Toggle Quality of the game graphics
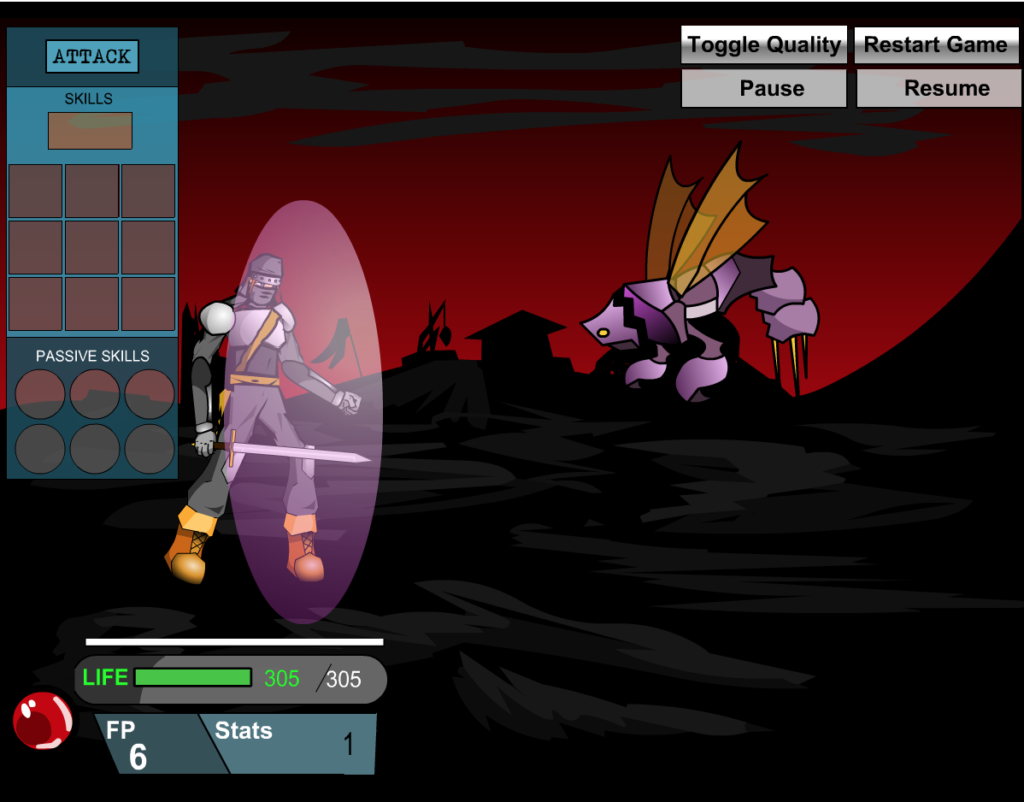Screen dimensions: 1024x802 [764, 45]
